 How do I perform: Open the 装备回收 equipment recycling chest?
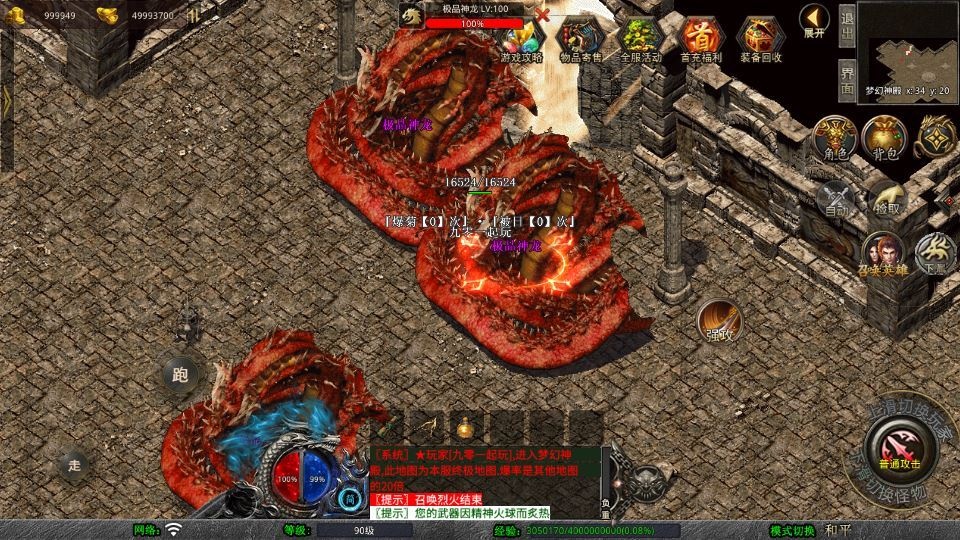click(760, 38)
